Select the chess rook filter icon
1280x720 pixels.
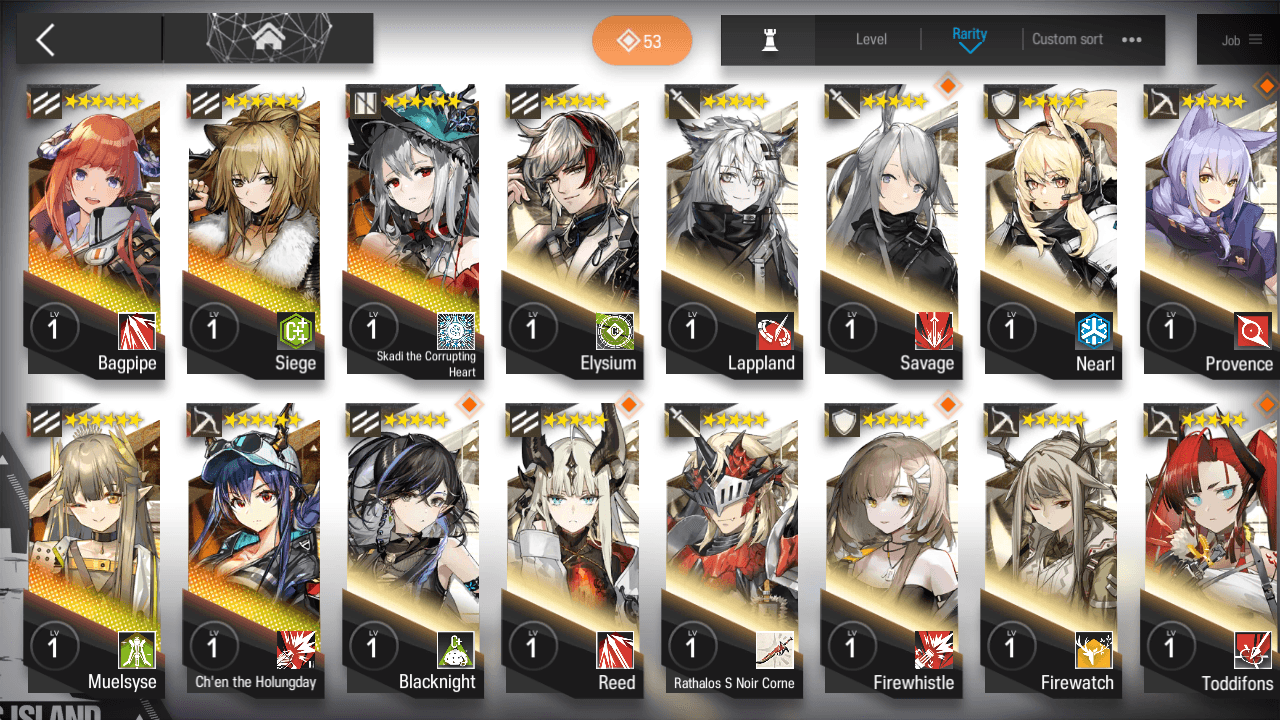[769, 40]
